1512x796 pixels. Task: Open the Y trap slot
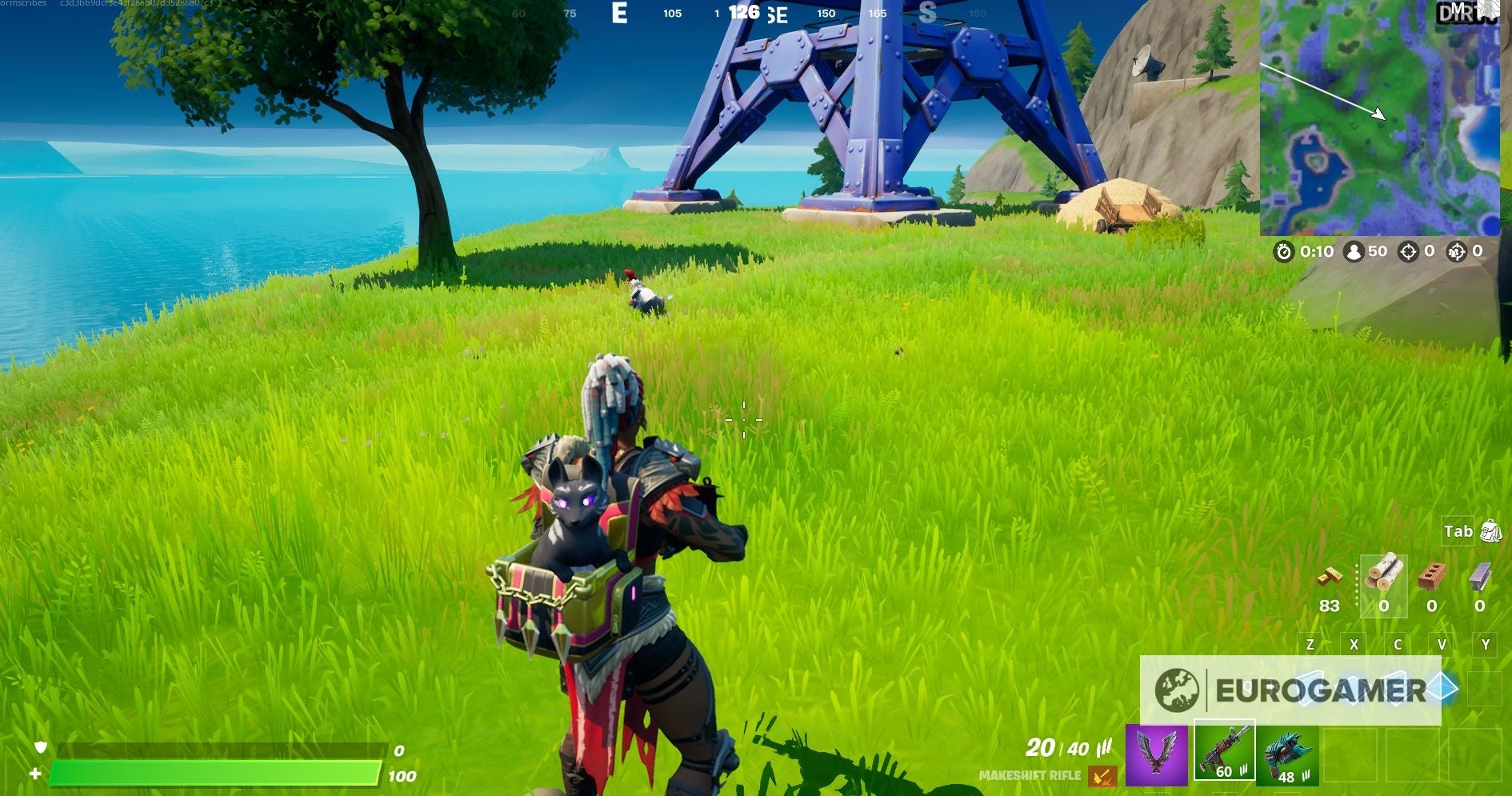point(1486,644)
